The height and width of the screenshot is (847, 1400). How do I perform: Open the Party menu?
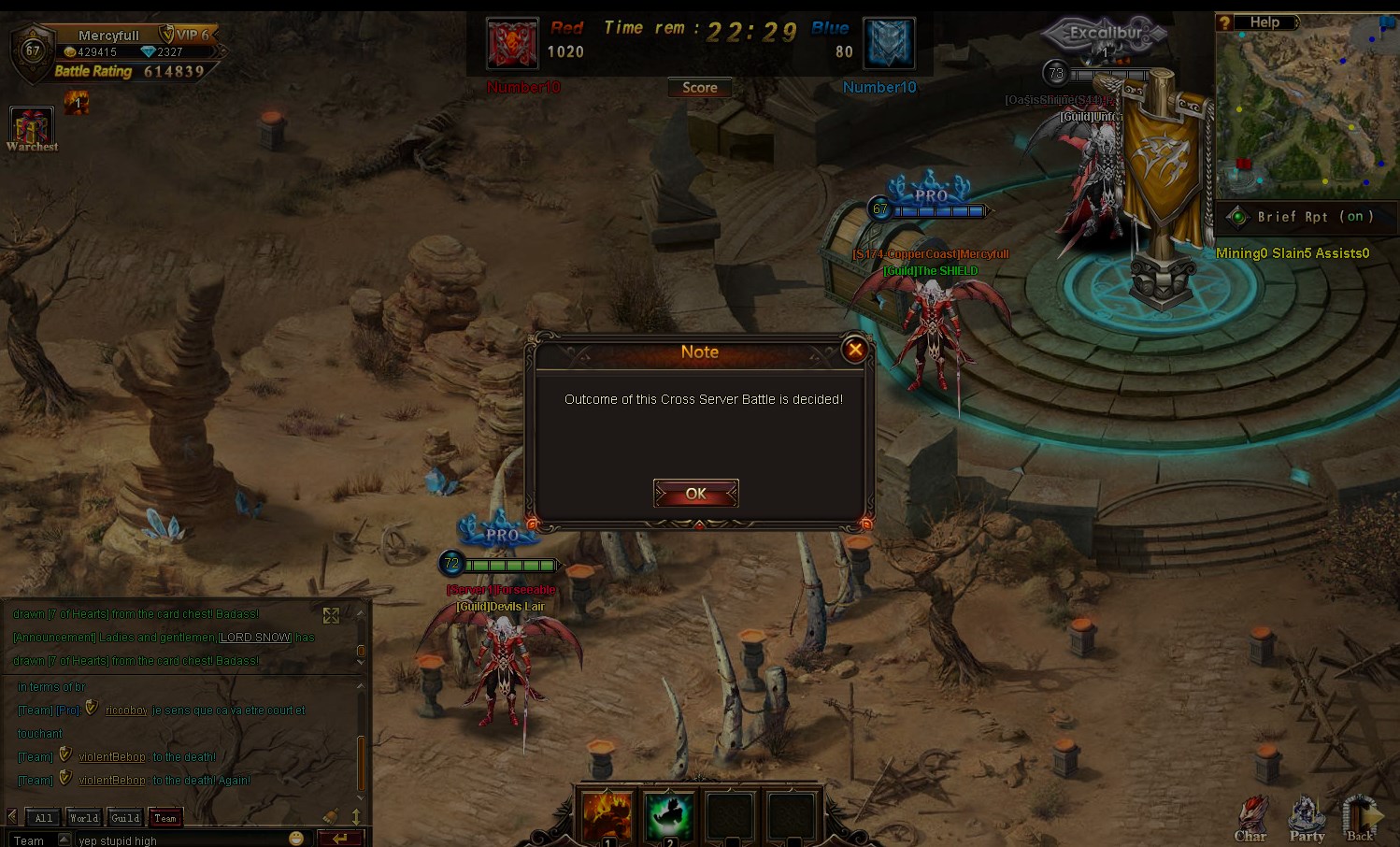[1307, 818]
